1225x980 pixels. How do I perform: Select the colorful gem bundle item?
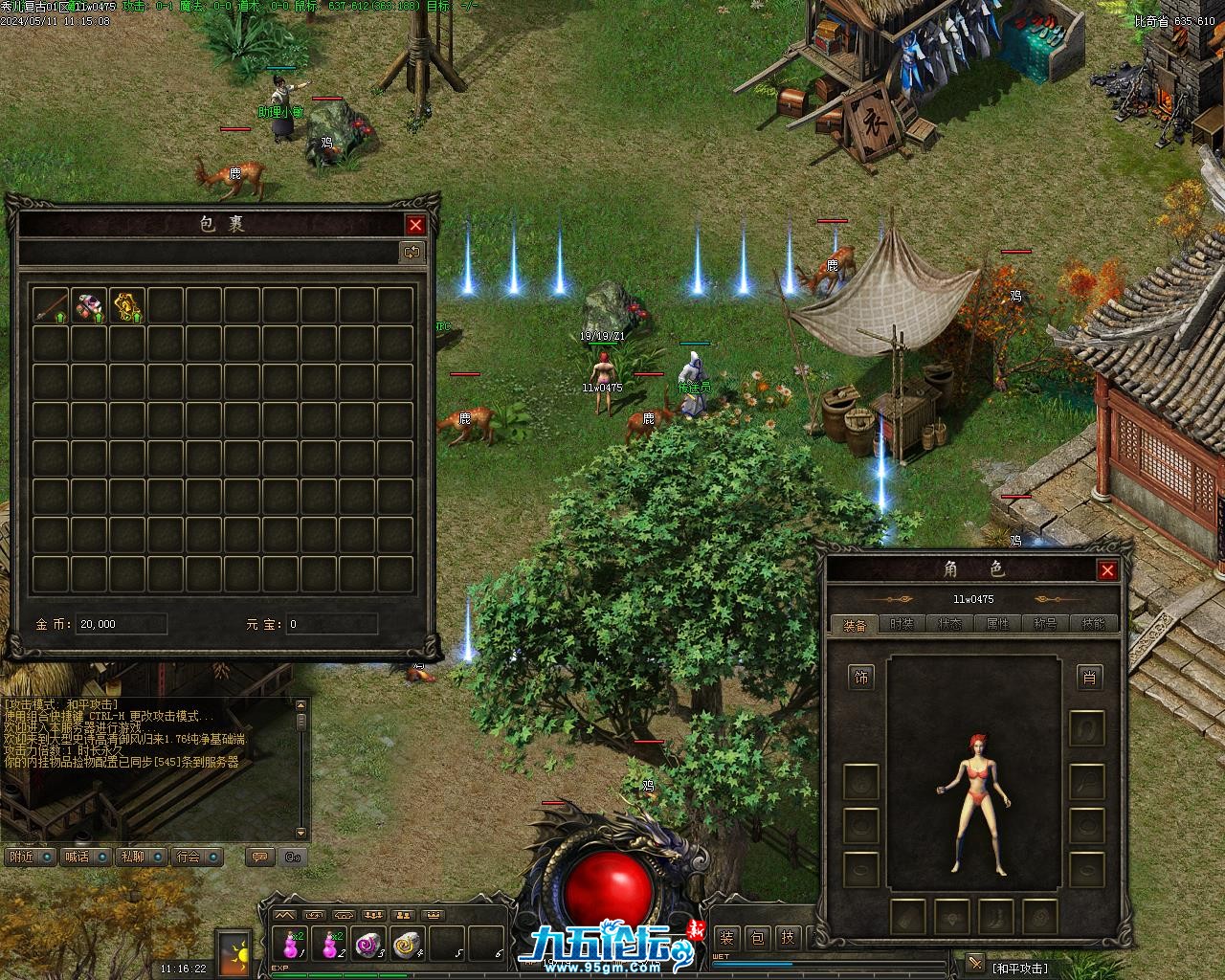pos(90,305)
